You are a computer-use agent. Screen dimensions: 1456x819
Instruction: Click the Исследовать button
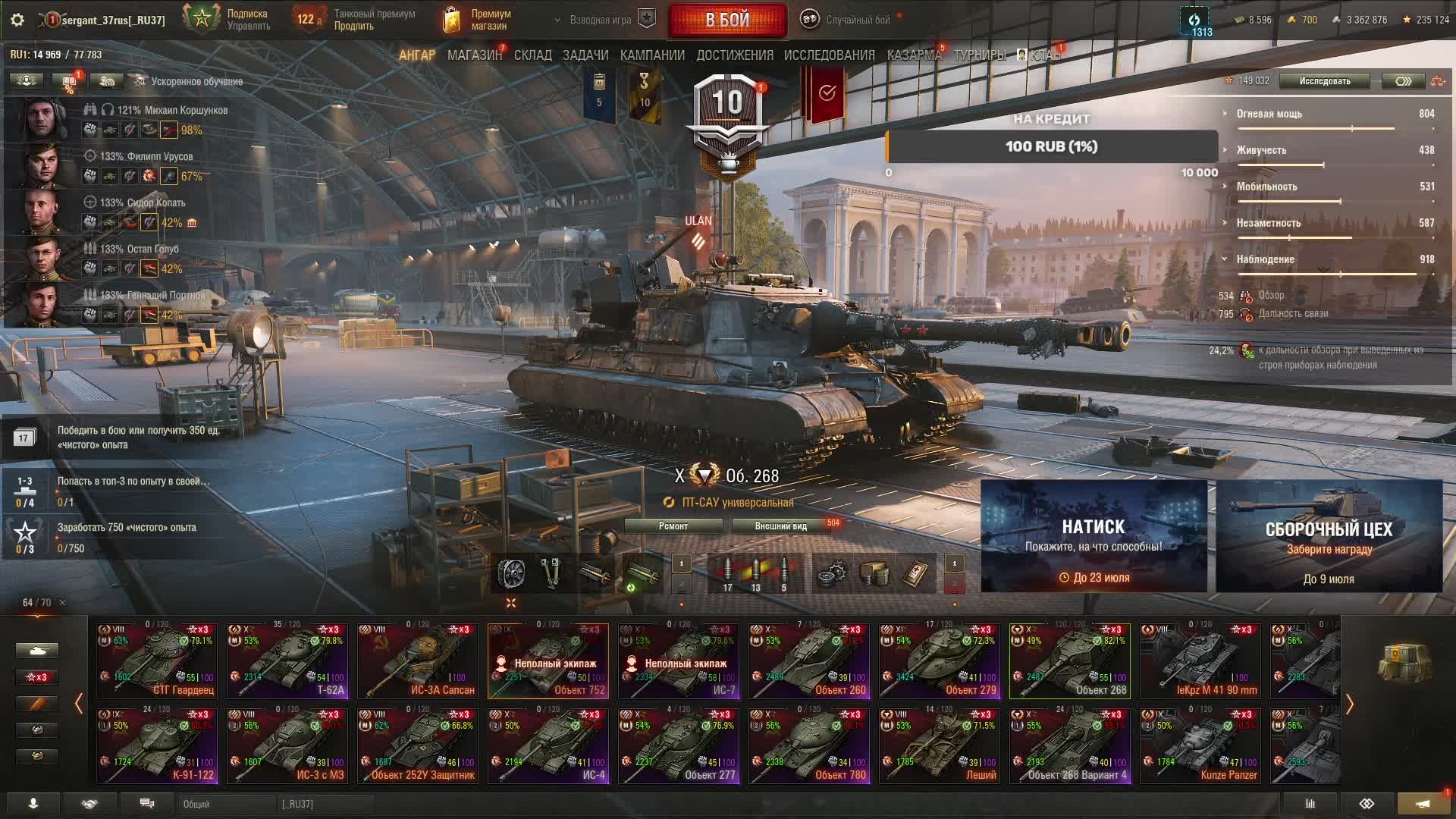click(1324, 81)
